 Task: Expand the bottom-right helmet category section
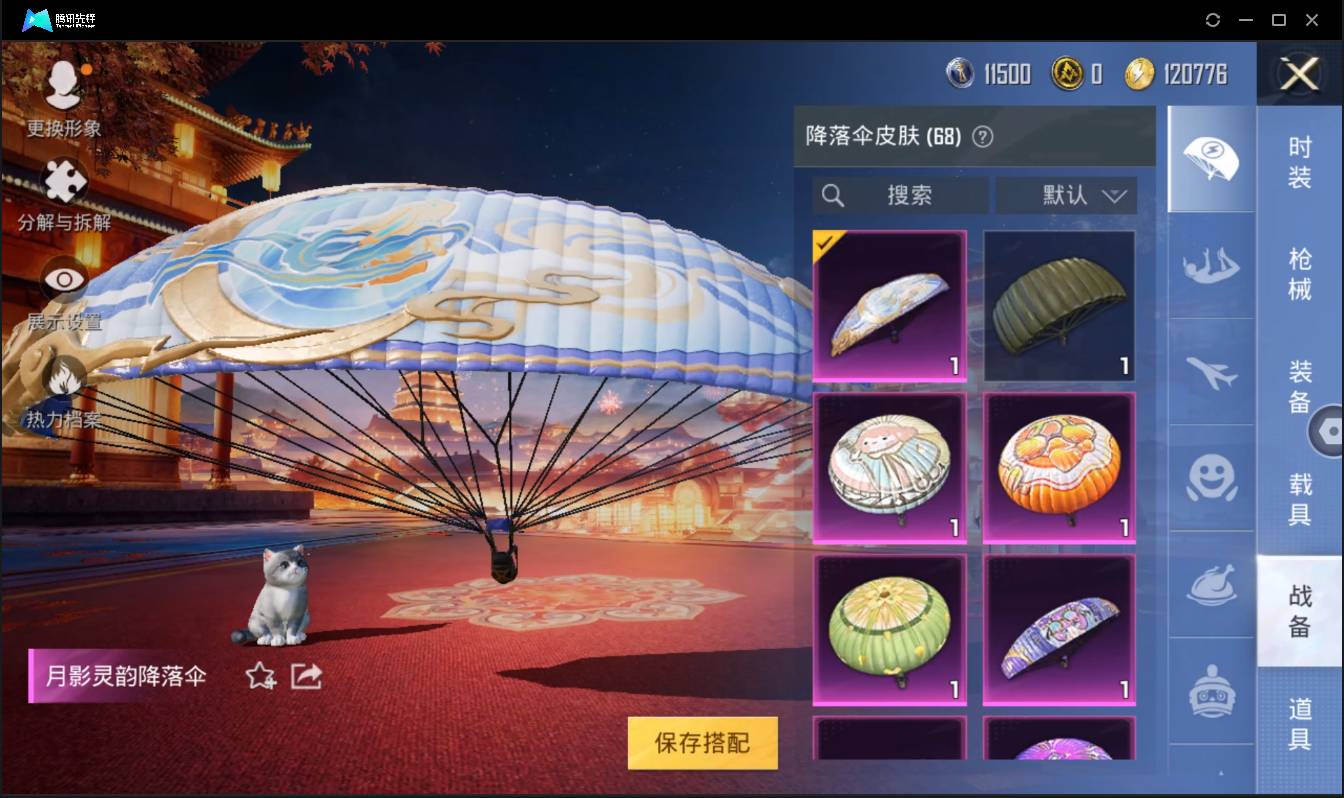pos(1211,690)
